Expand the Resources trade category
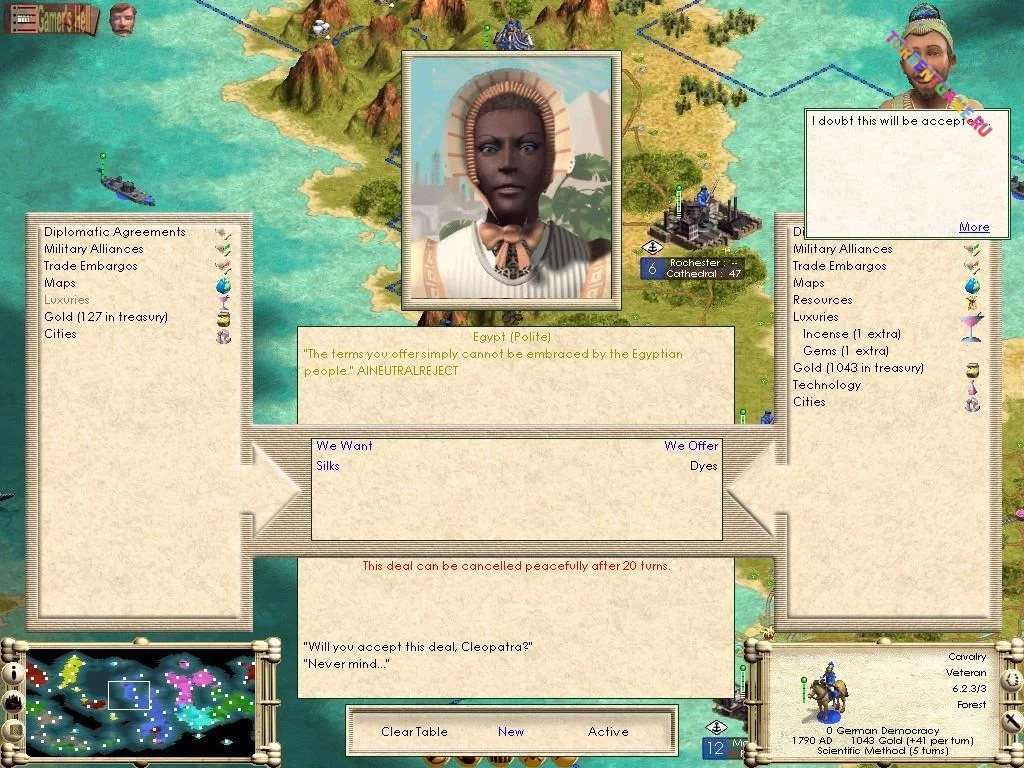 [822, 300]
